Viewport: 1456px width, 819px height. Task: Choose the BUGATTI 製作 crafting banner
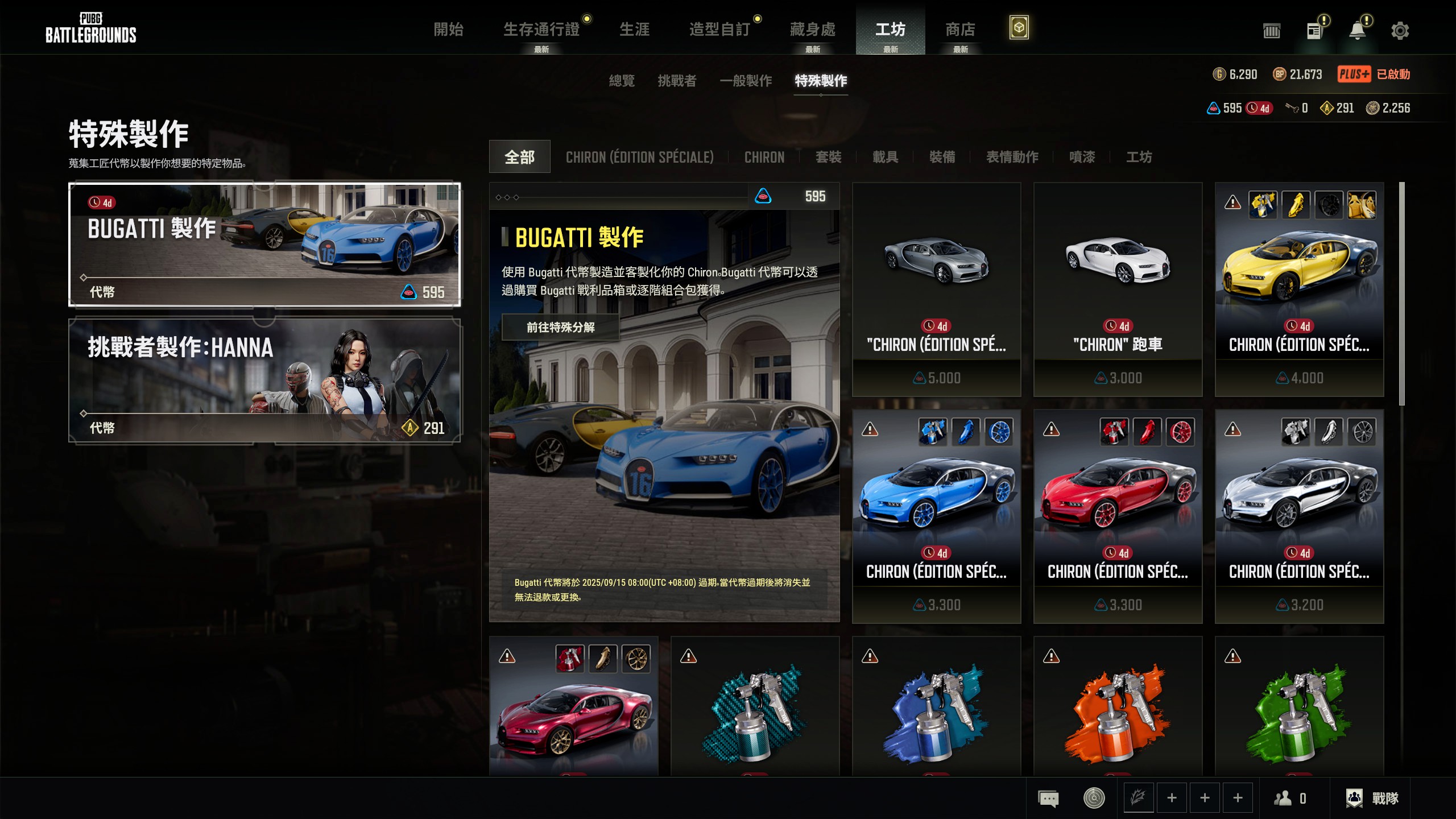[264, 245]
